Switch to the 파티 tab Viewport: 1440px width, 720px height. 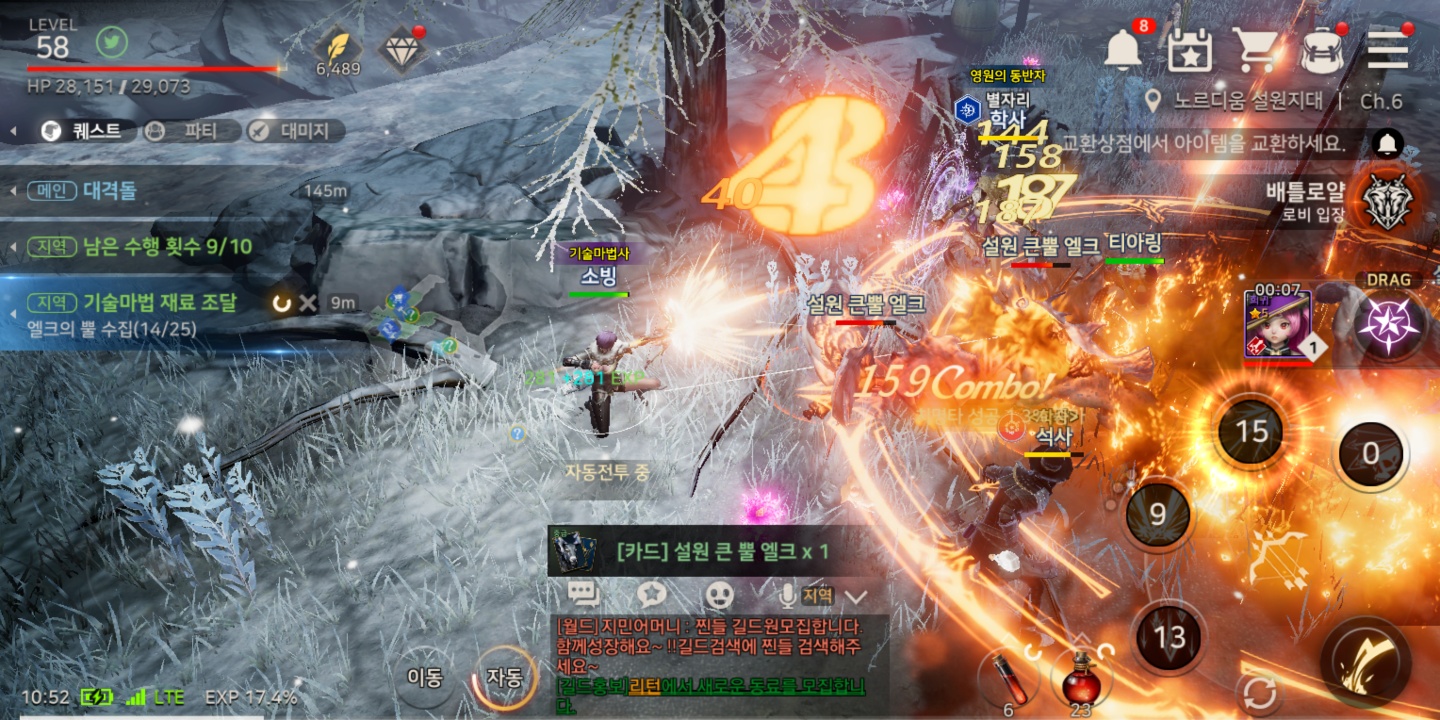[191, 131]
